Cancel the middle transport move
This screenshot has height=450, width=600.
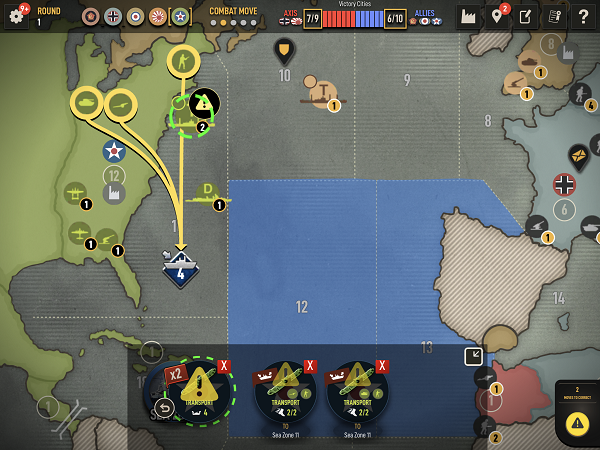[310, 366]
